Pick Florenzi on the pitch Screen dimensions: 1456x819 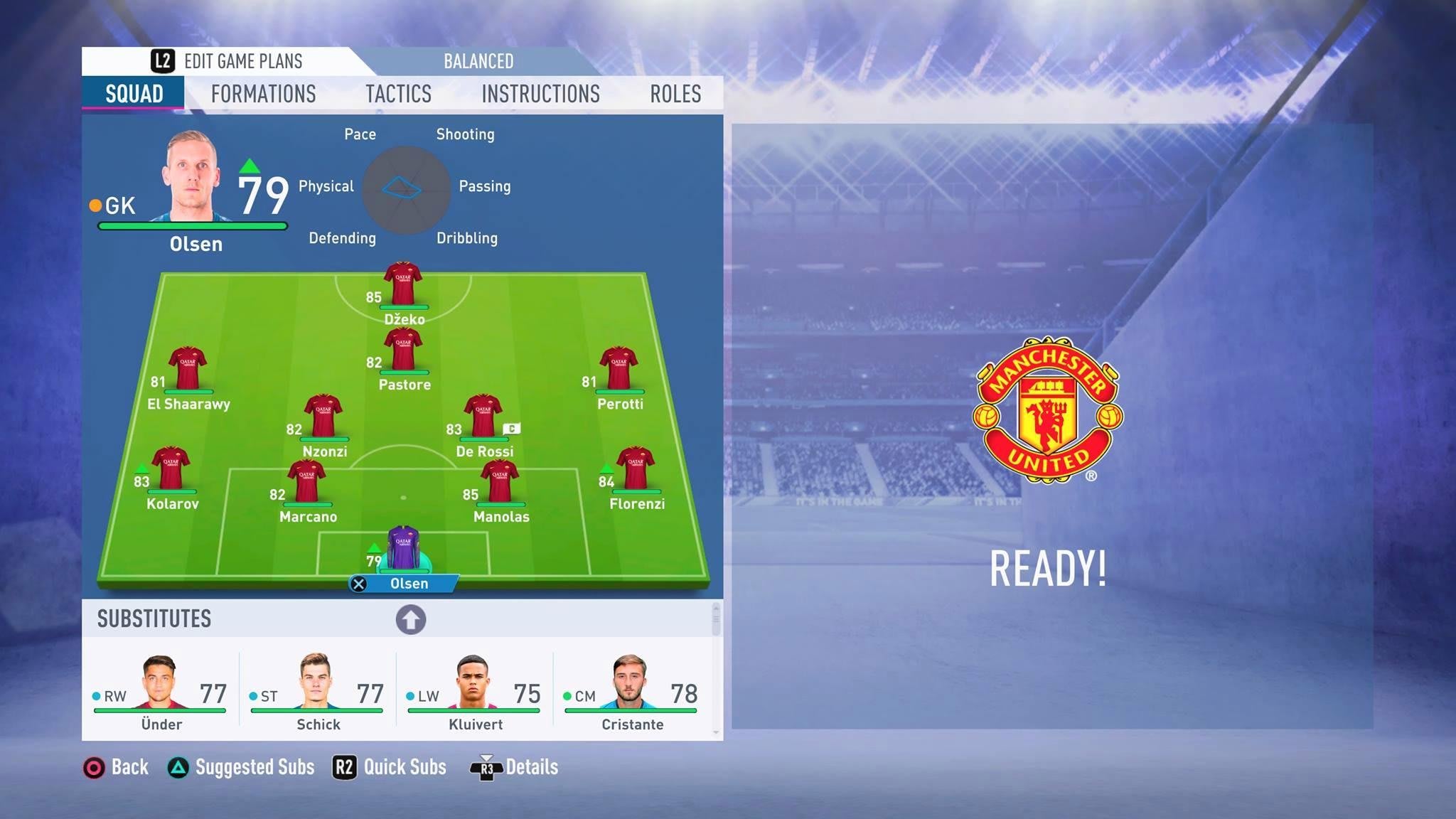[636, 469]
